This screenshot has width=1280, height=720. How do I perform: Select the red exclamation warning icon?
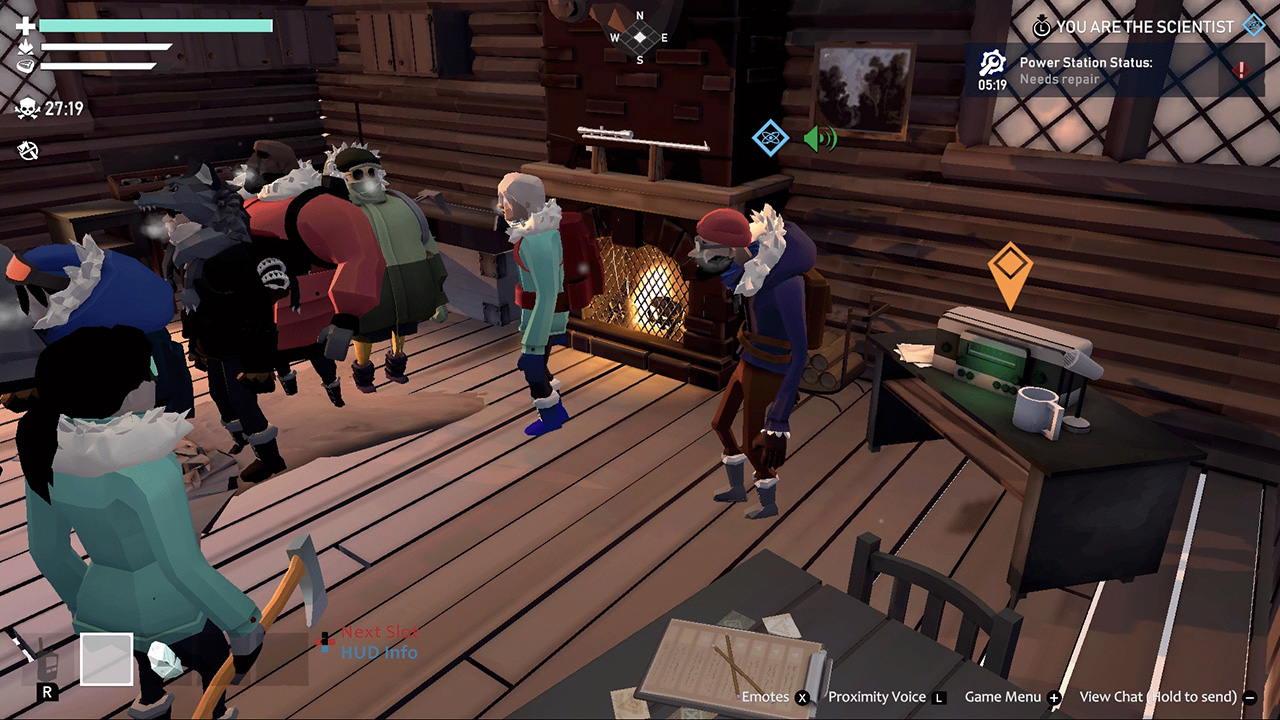pos(1240,69)
